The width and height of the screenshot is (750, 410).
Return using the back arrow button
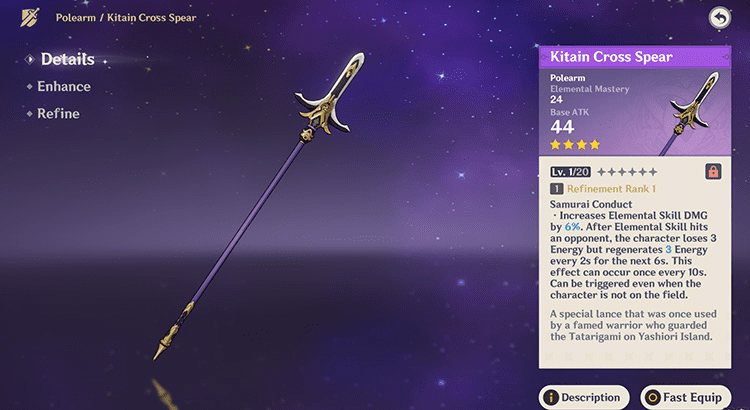click(720, 18)
